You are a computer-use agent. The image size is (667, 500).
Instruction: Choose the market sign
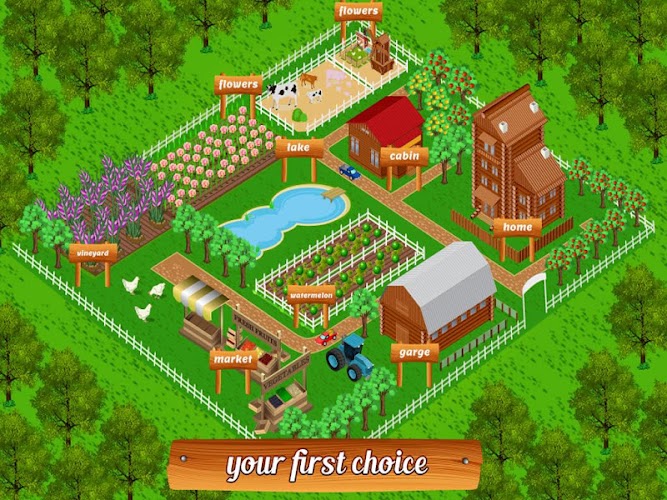tap(235, 357)
